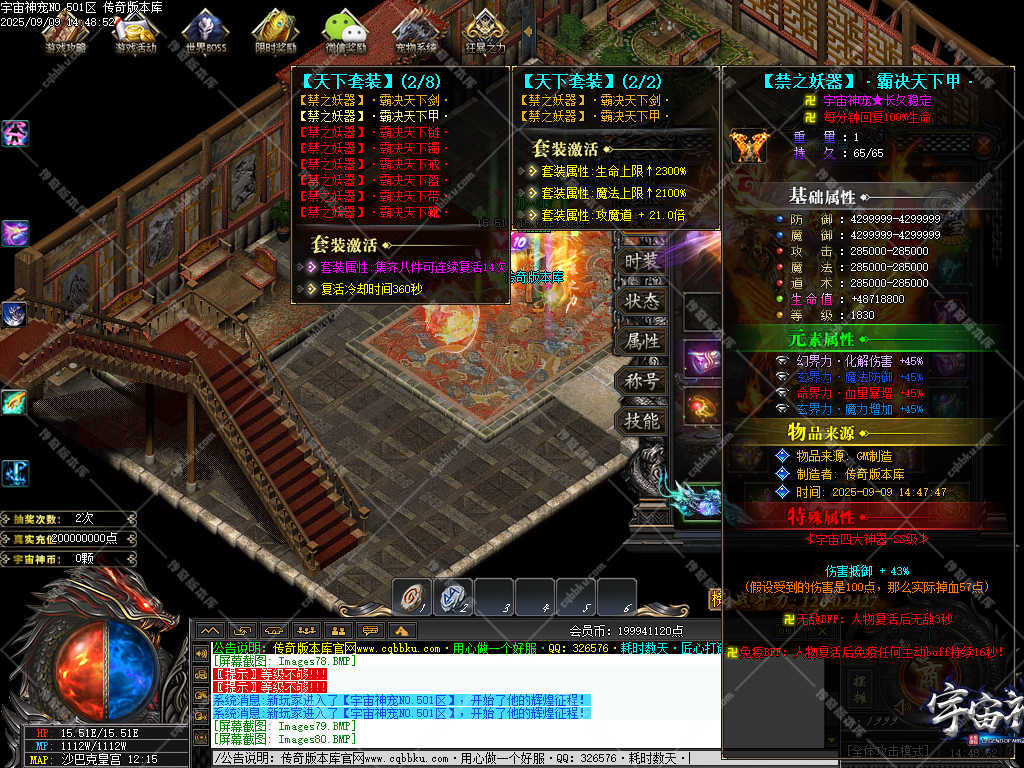
Task: Click the topmost purple buff icon on left edge
Action: [15, 133]
